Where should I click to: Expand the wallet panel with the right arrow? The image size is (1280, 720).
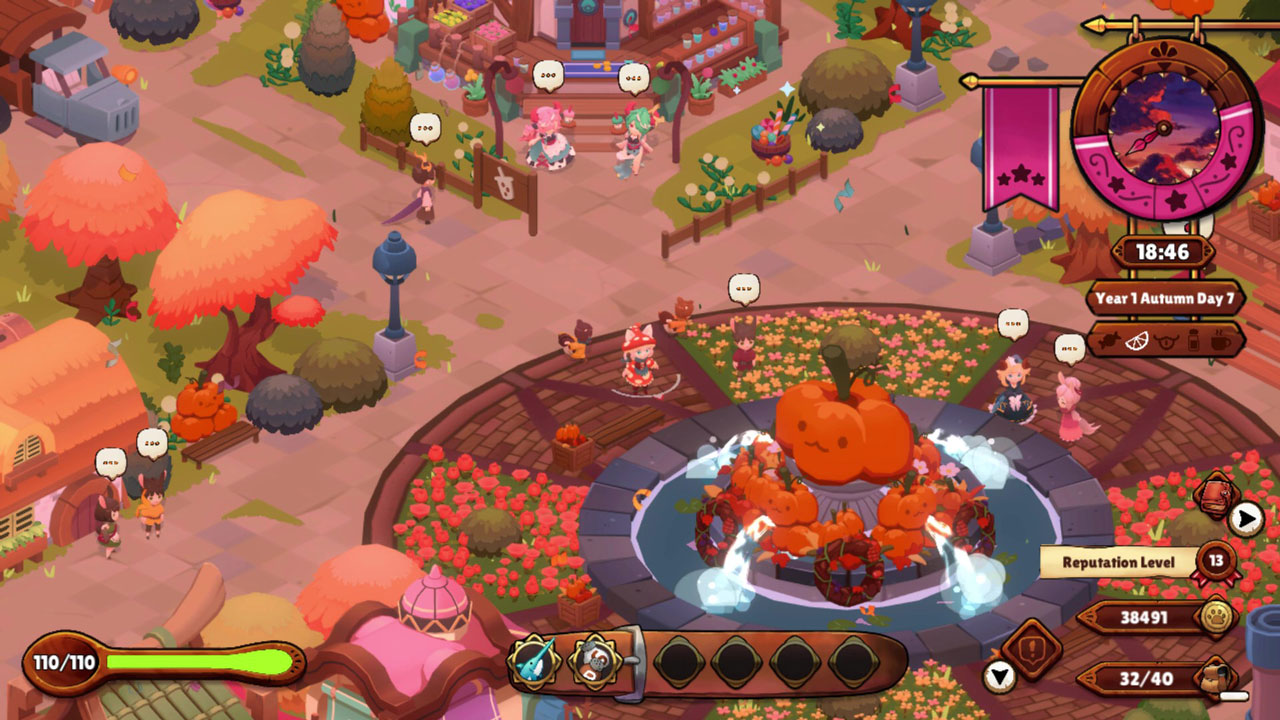[1246, 516]
